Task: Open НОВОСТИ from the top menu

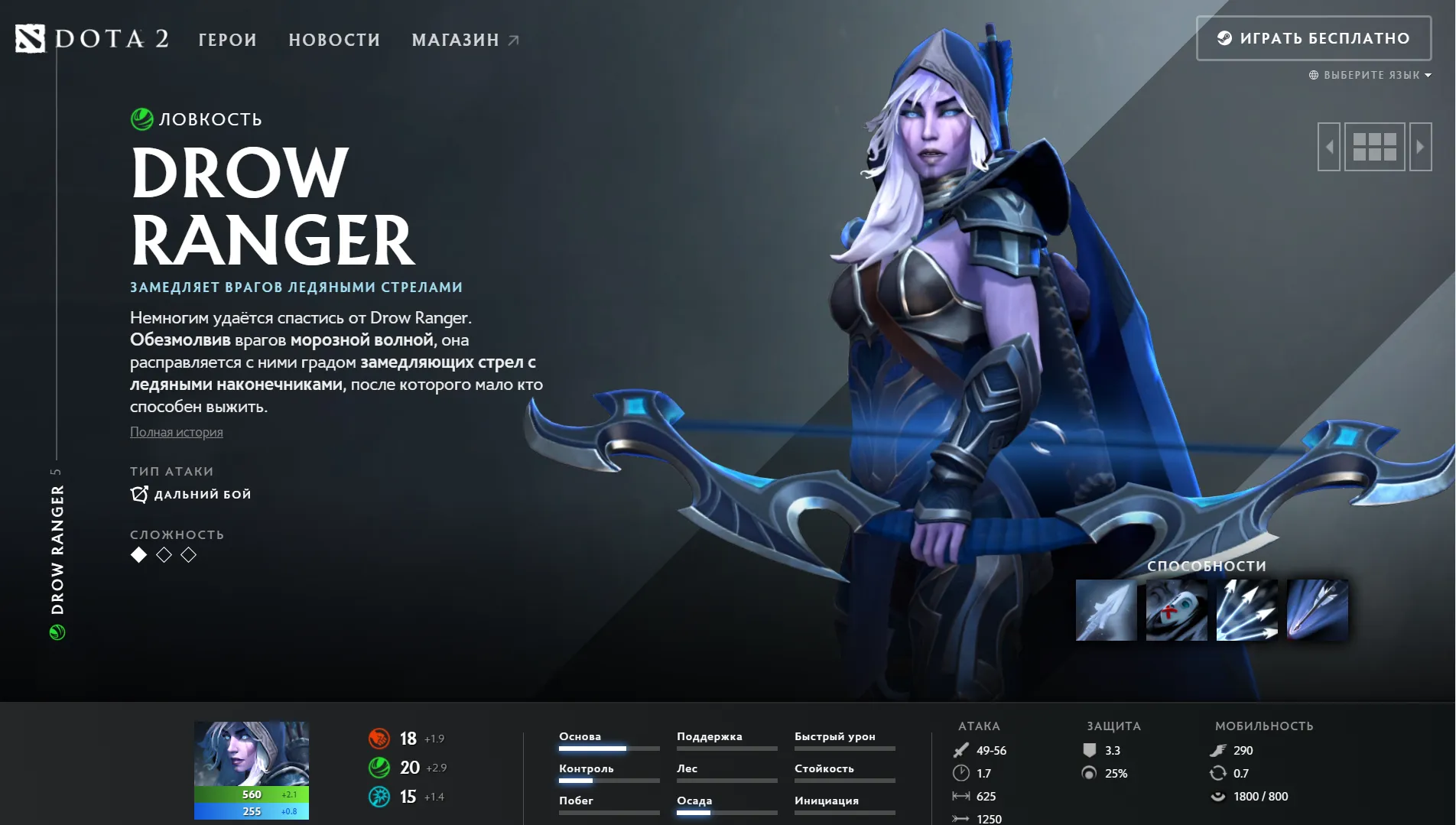Action: (334, 40)
